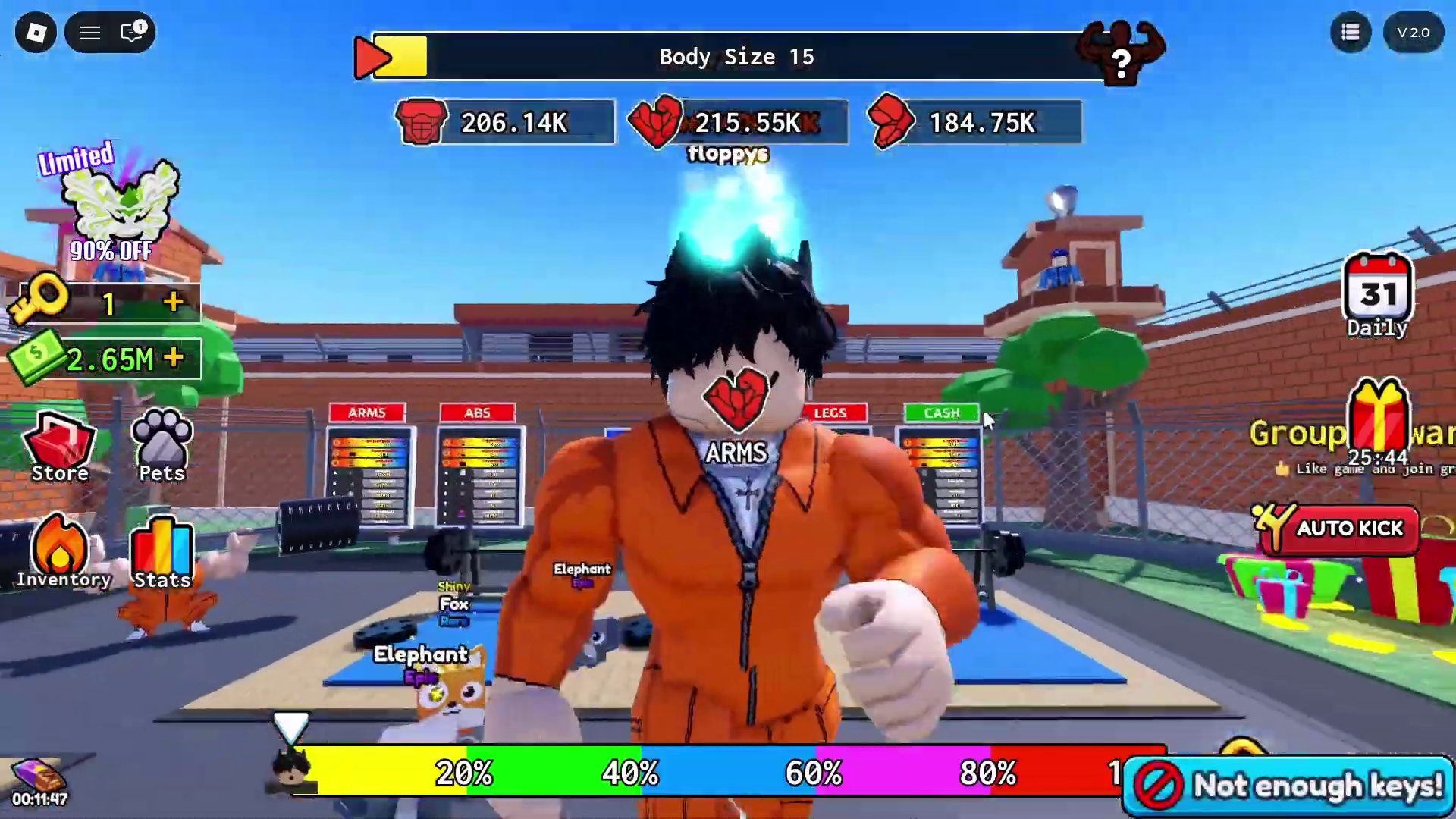Open the Roblox hamburger menu
This screenshot has width=1456, height=819.
click(90, 33)
